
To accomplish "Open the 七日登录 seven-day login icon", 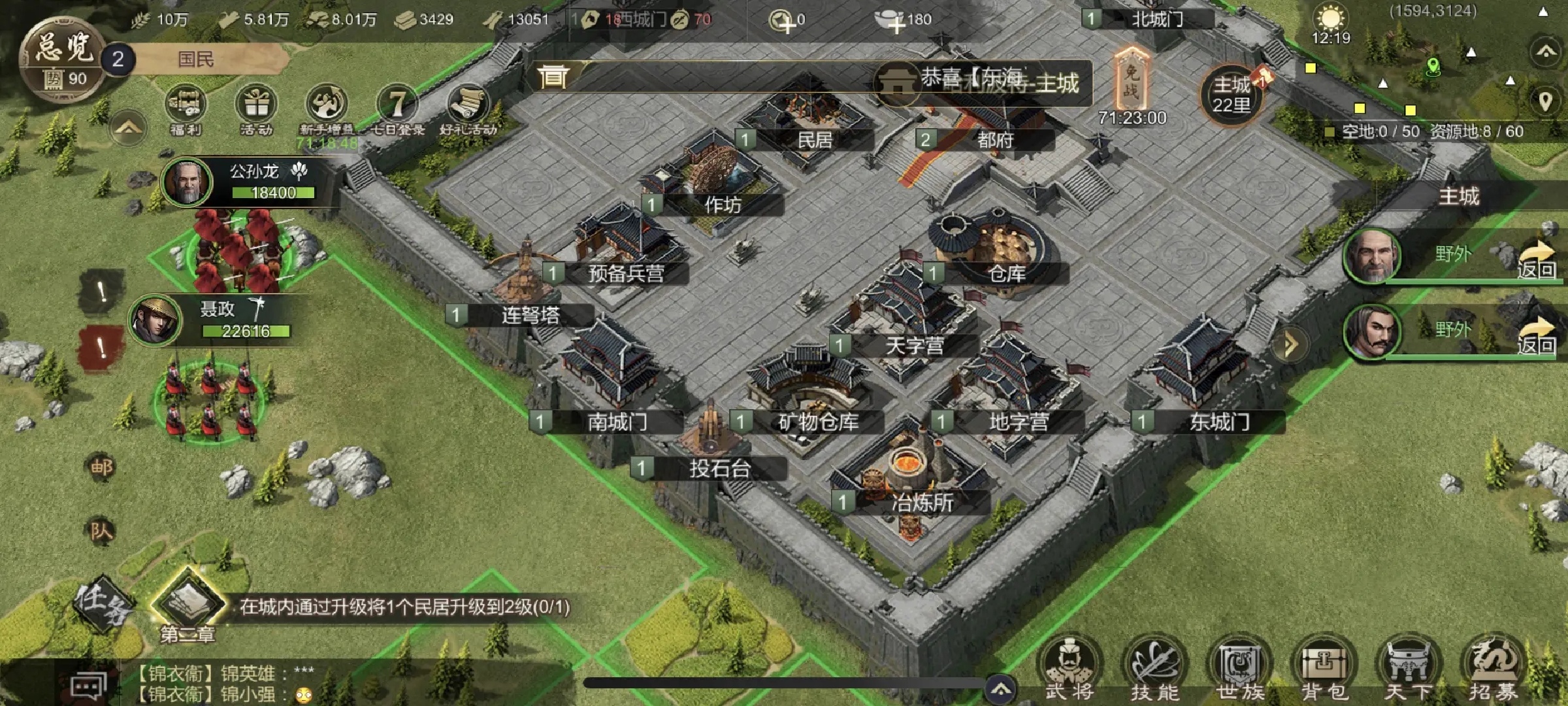I will 397,108.
